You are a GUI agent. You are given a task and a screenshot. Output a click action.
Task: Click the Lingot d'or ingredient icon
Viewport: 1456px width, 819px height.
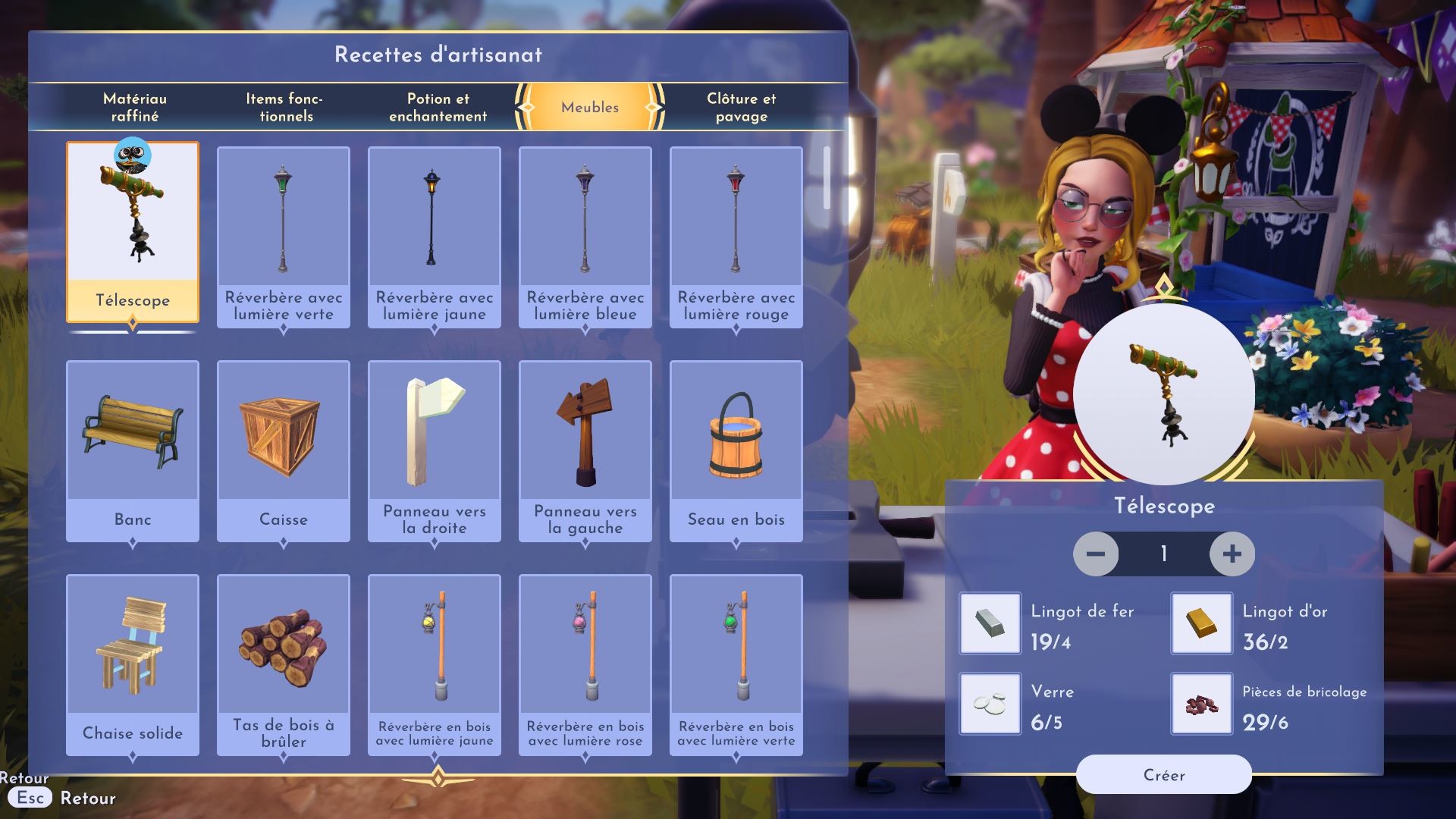point(1201,623)
